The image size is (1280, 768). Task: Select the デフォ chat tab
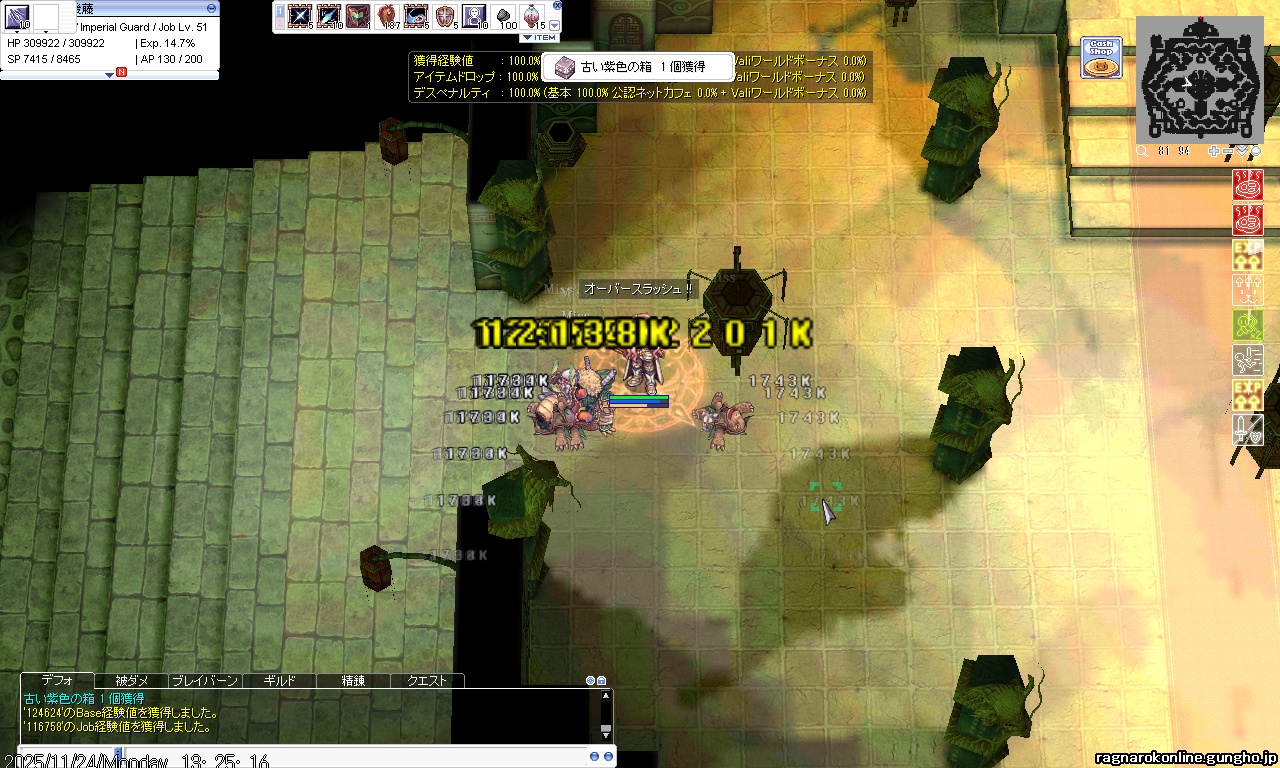[x=58, y=680]
